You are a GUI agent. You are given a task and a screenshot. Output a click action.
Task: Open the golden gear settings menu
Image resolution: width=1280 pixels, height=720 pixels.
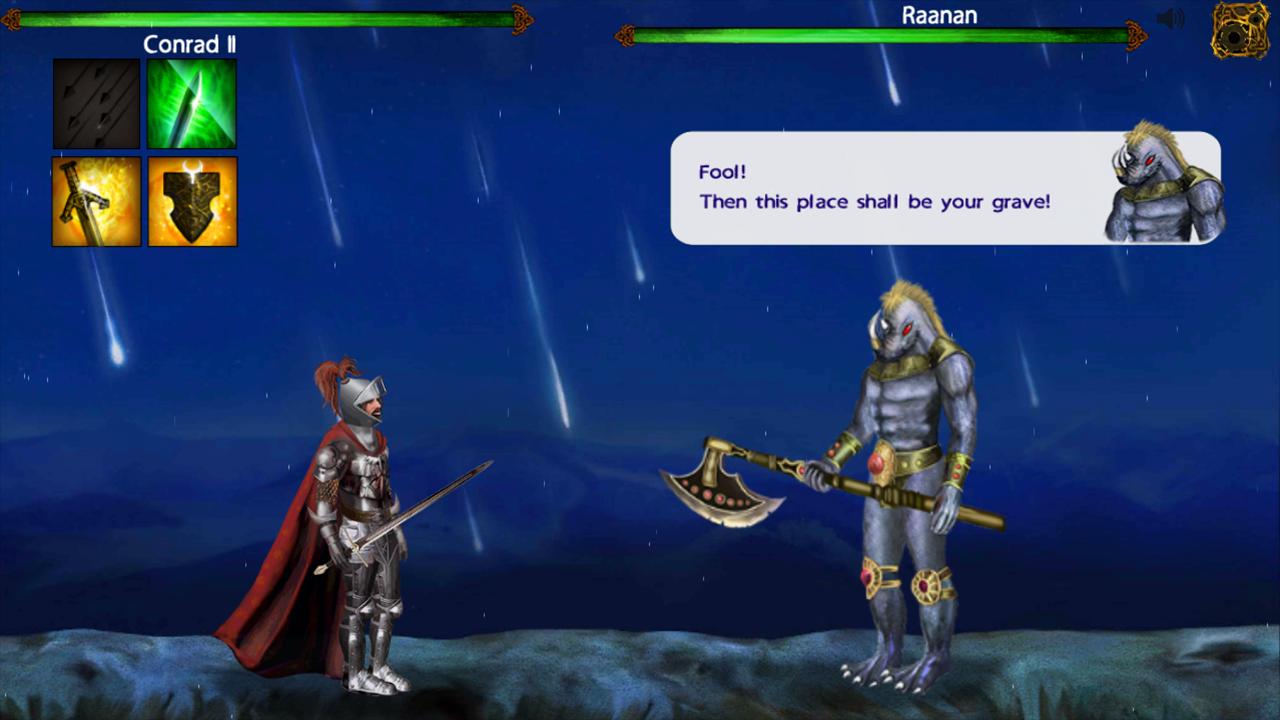click(1240, 30)
